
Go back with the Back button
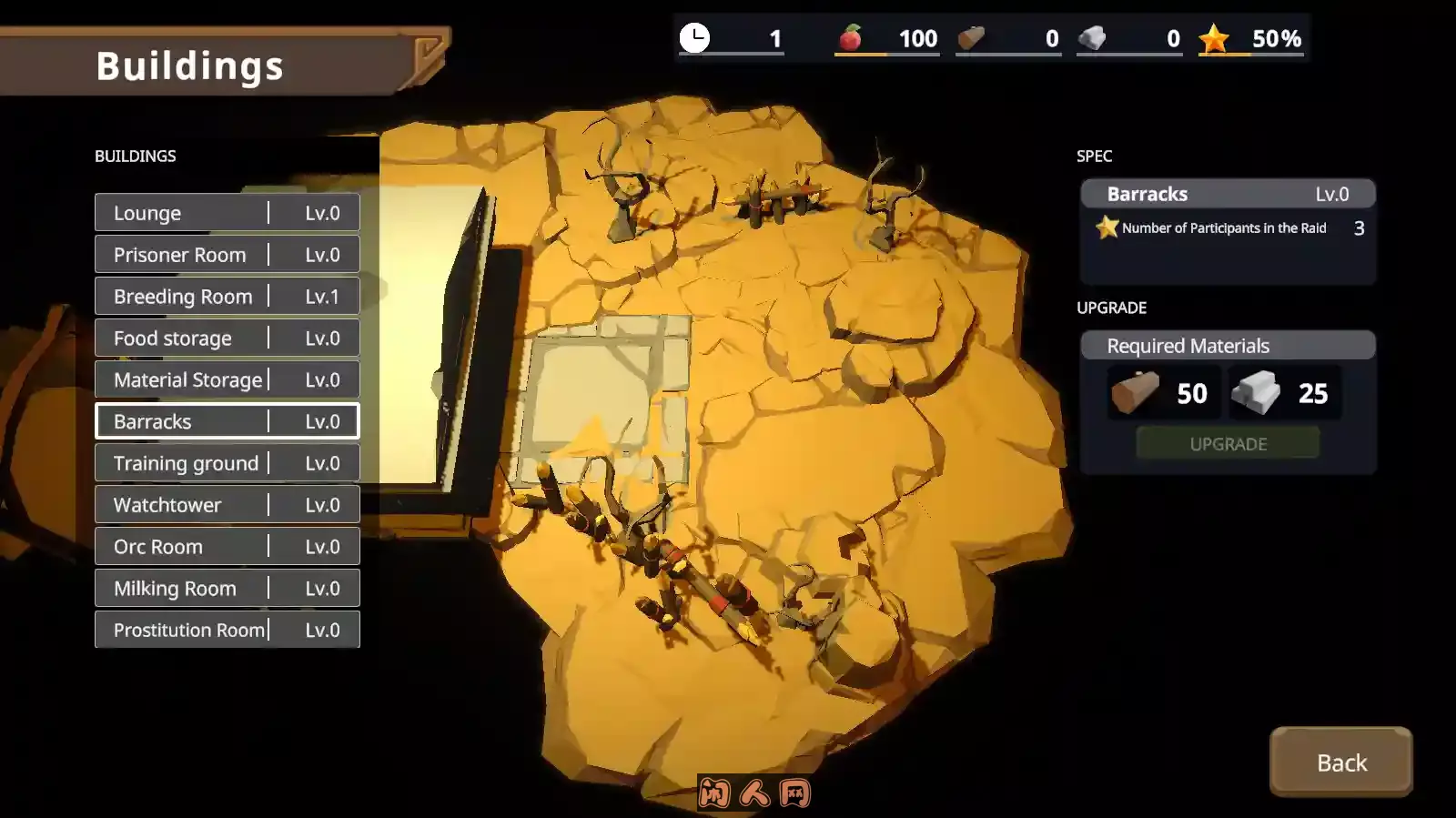pyautogui.click(x=1340, y=762)
